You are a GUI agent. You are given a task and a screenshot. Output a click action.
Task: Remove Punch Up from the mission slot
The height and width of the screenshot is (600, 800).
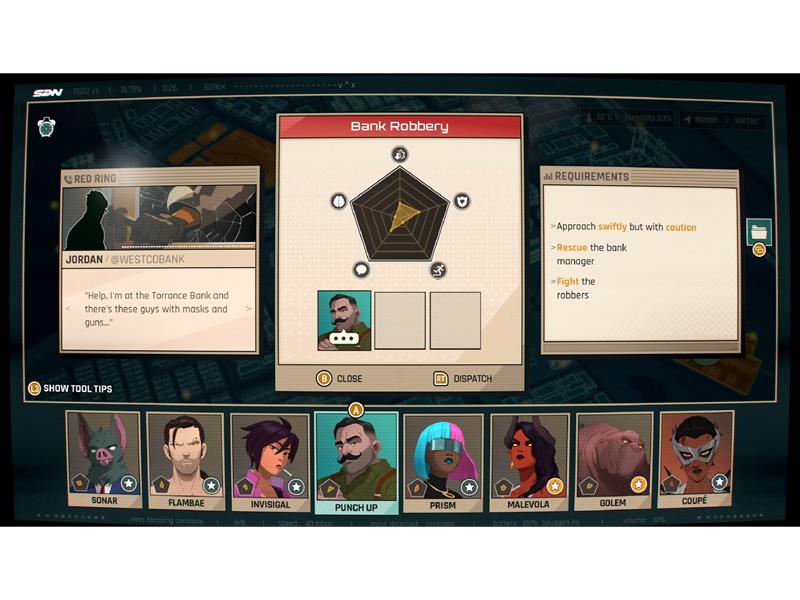pos(344,320)
